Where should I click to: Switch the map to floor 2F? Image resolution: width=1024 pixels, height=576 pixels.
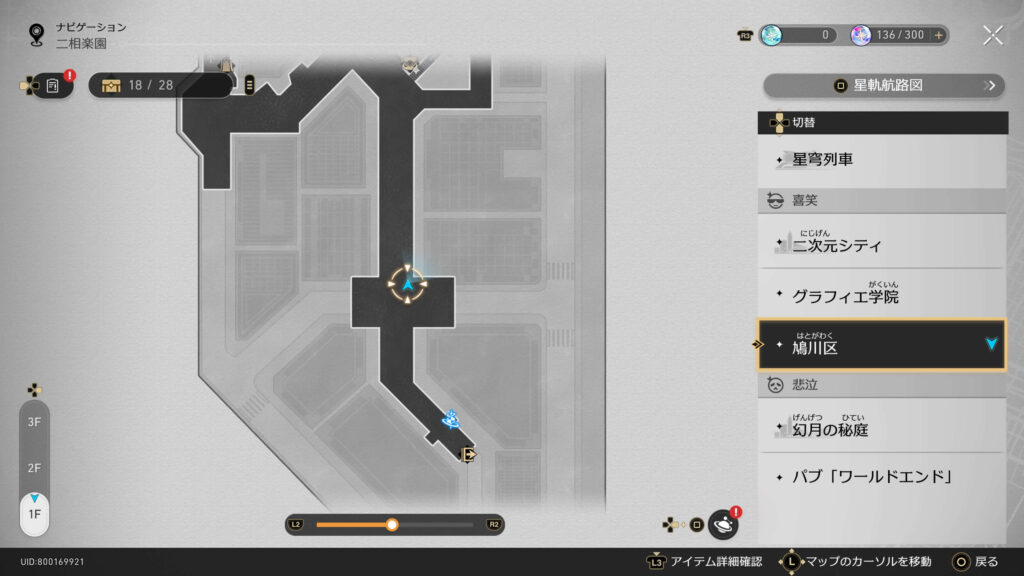(x=34, y=468)
